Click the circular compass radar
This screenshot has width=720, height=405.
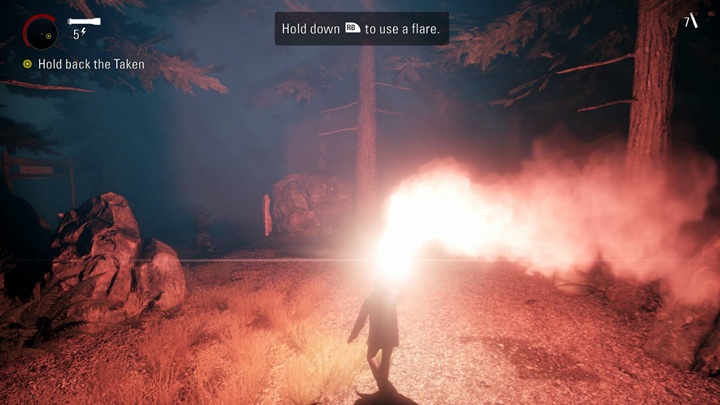(x=40, y=31)
